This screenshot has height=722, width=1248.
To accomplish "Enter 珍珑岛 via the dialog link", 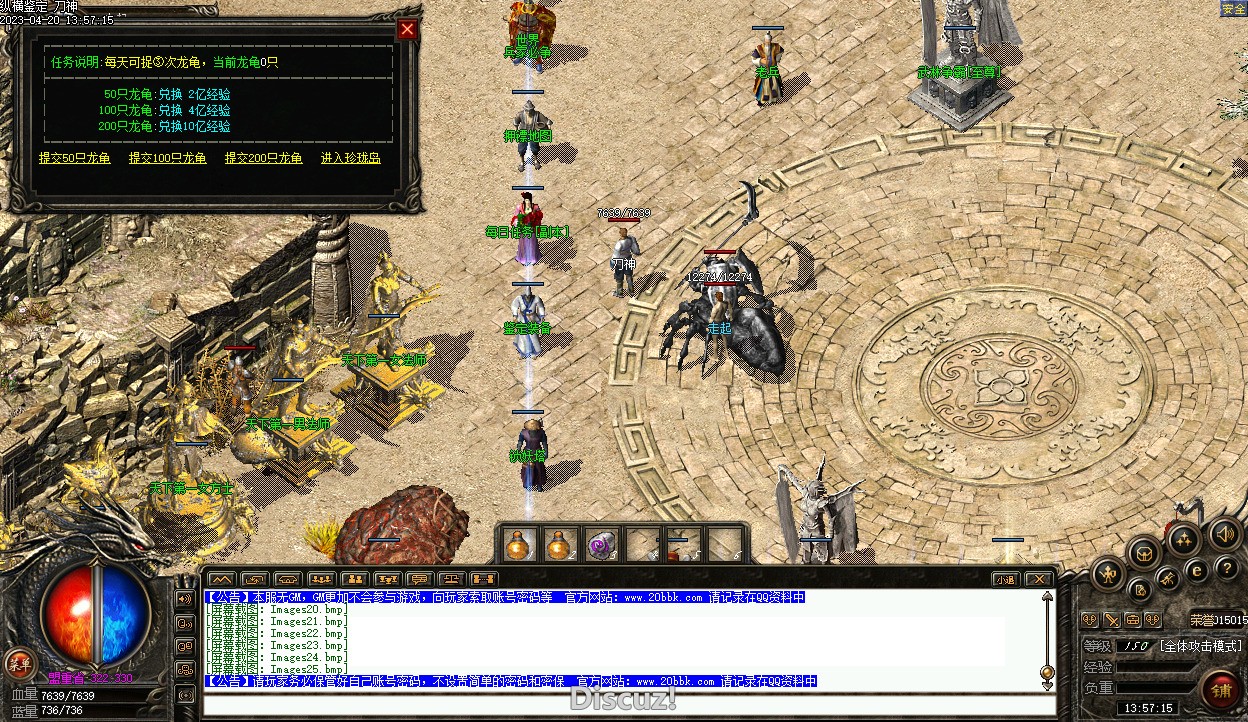I will (x=350, y=158).
